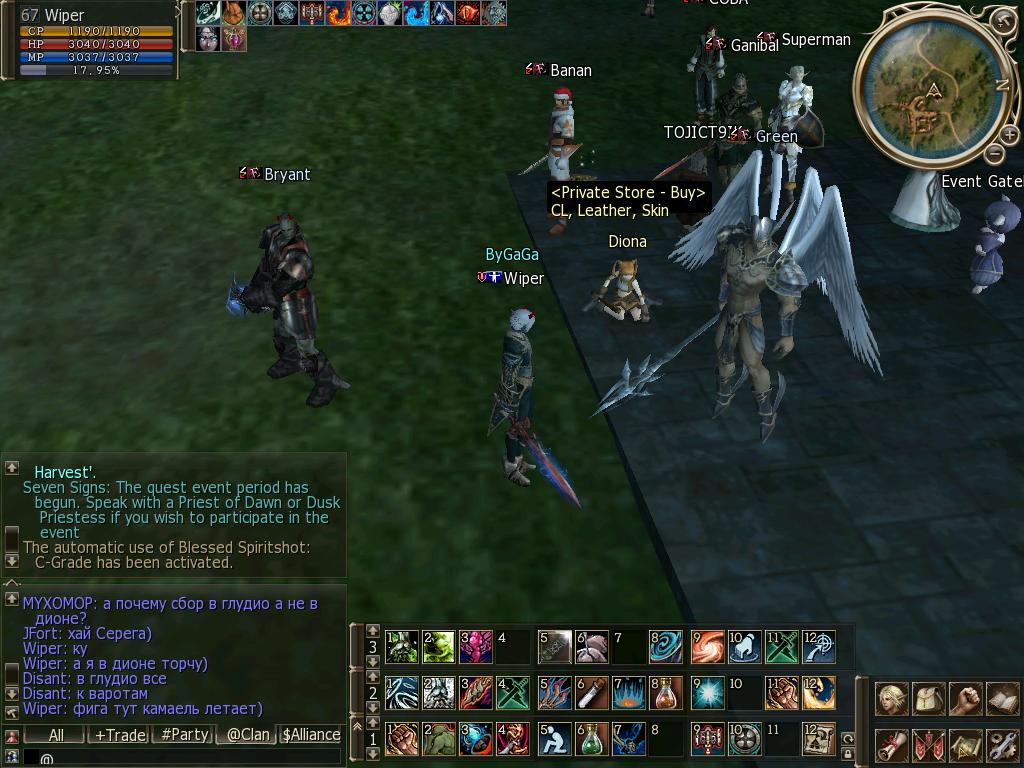Open the actions fist menu icon
The height and width of the screenshot is (768, 1024).
pos(965,698)
